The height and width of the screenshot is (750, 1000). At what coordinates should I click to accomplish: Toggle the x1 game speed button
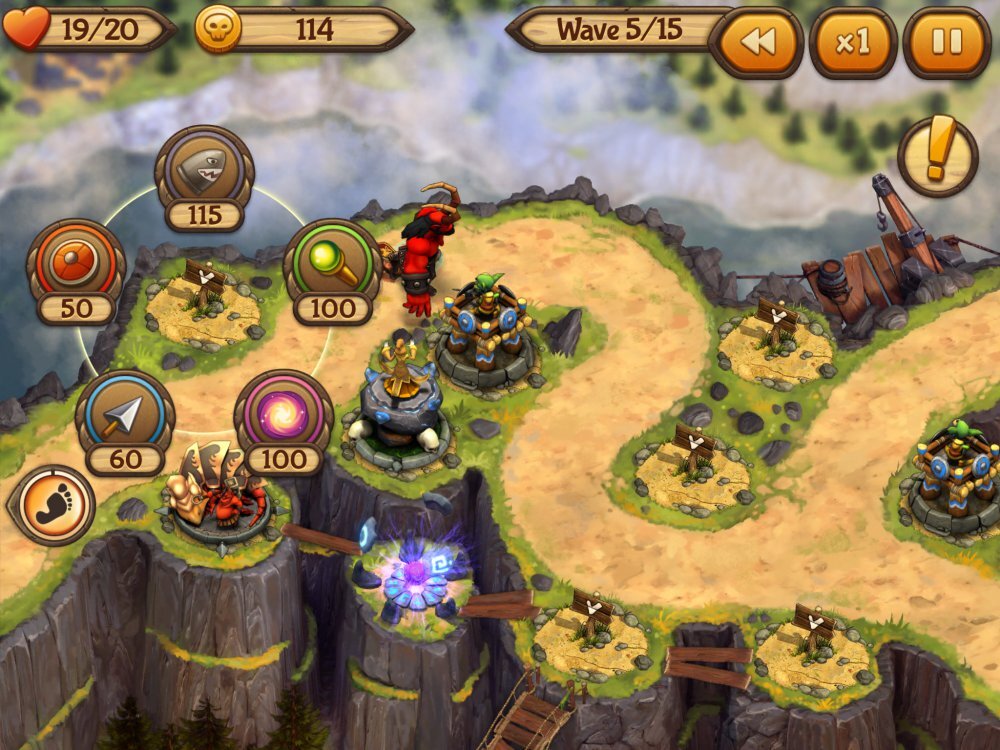point(853,43)
